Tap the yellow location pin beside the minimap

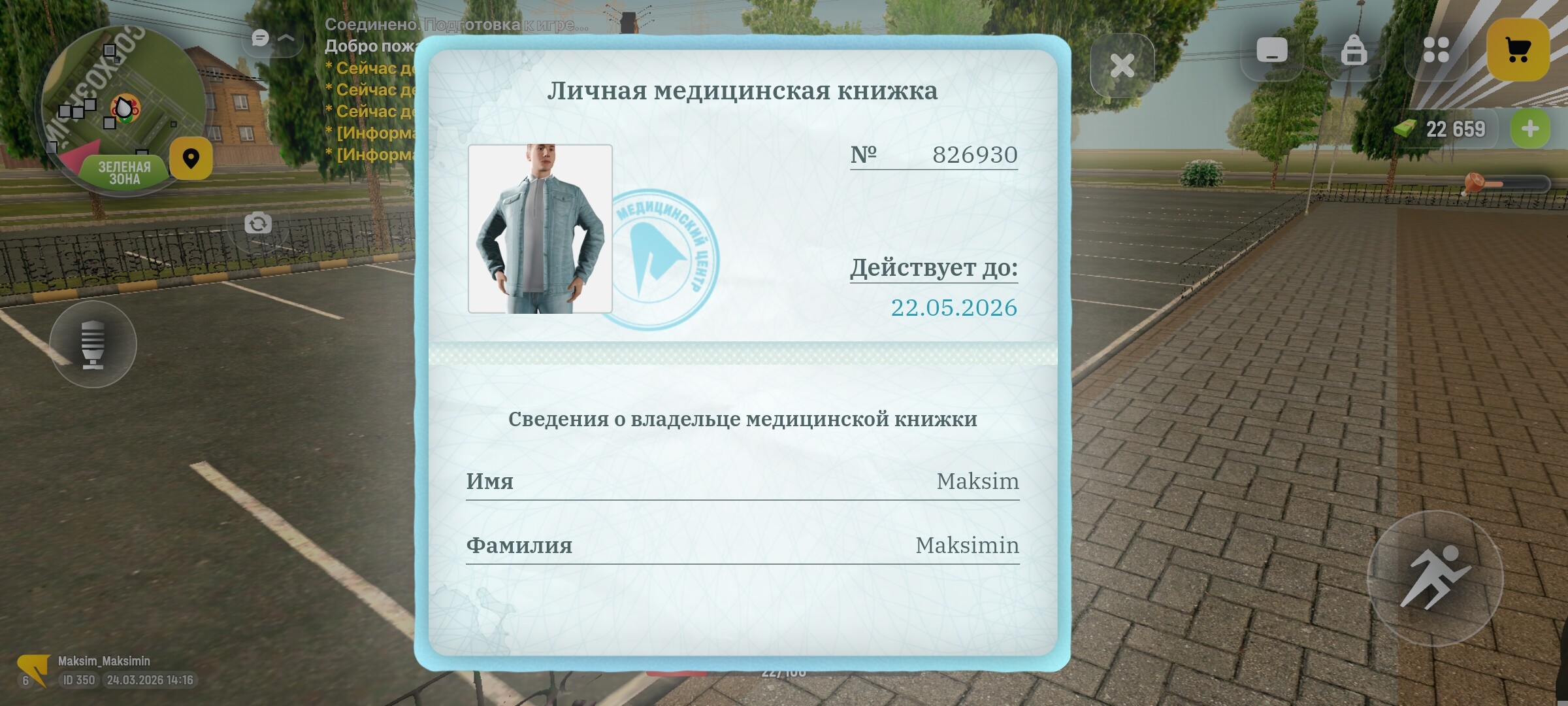point(191,158)
